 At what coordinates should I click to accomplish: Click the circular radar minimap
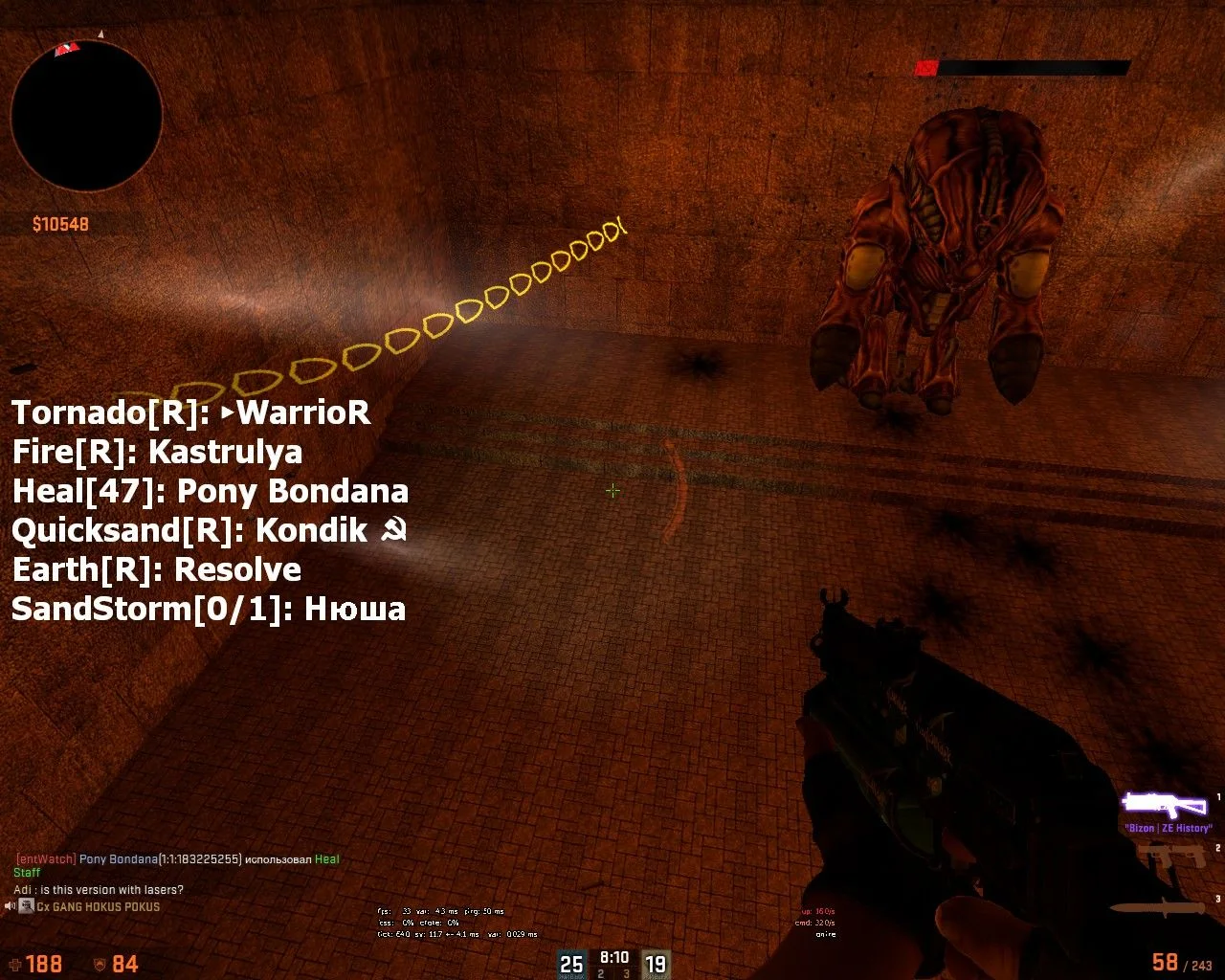click(x=86, y=115)
